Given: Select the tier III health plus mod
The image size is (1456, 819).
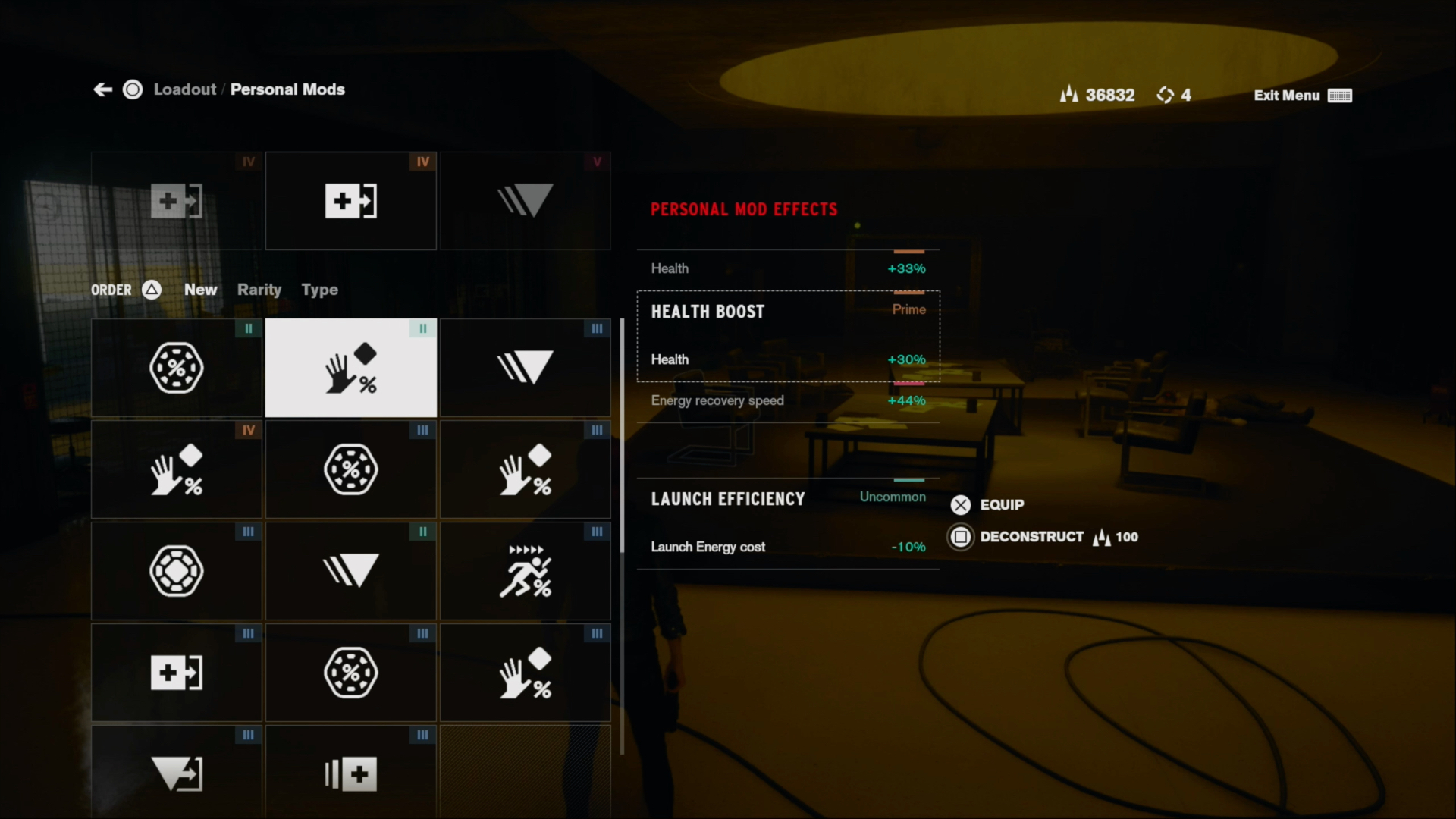Looking at the screenshot, I should pos(176,673).
